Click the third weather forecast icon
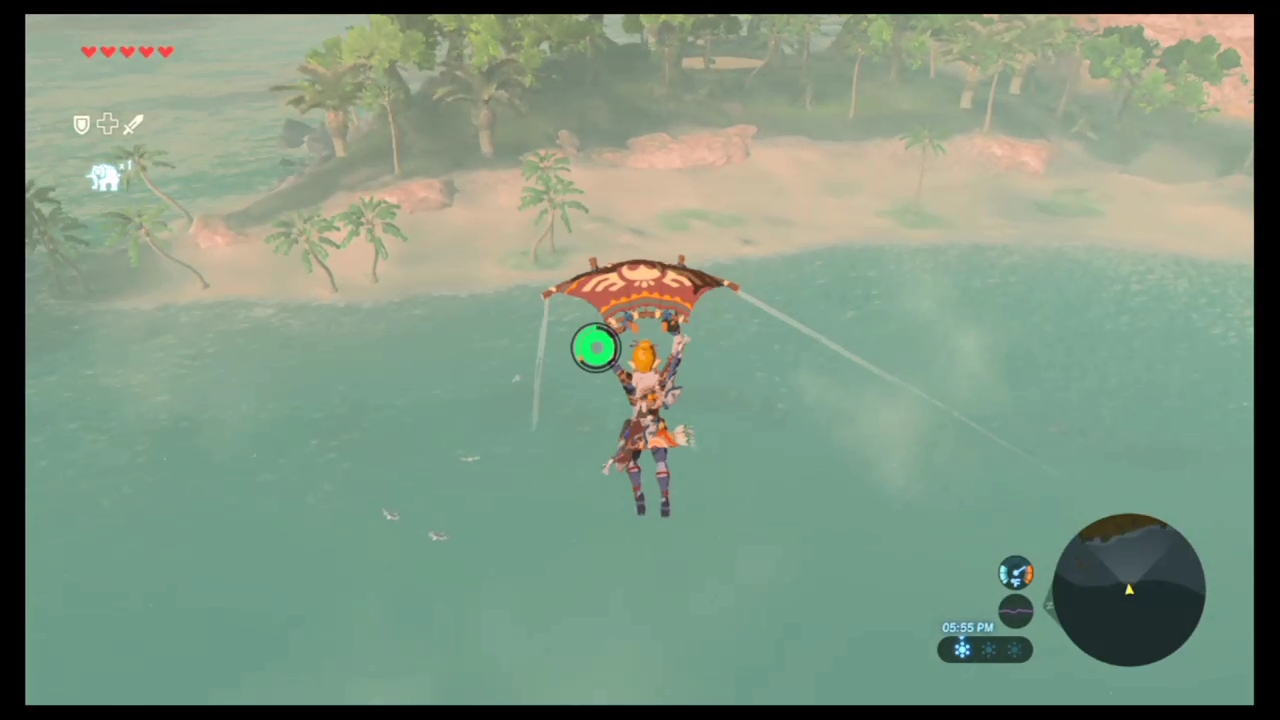 (1015, 650)
